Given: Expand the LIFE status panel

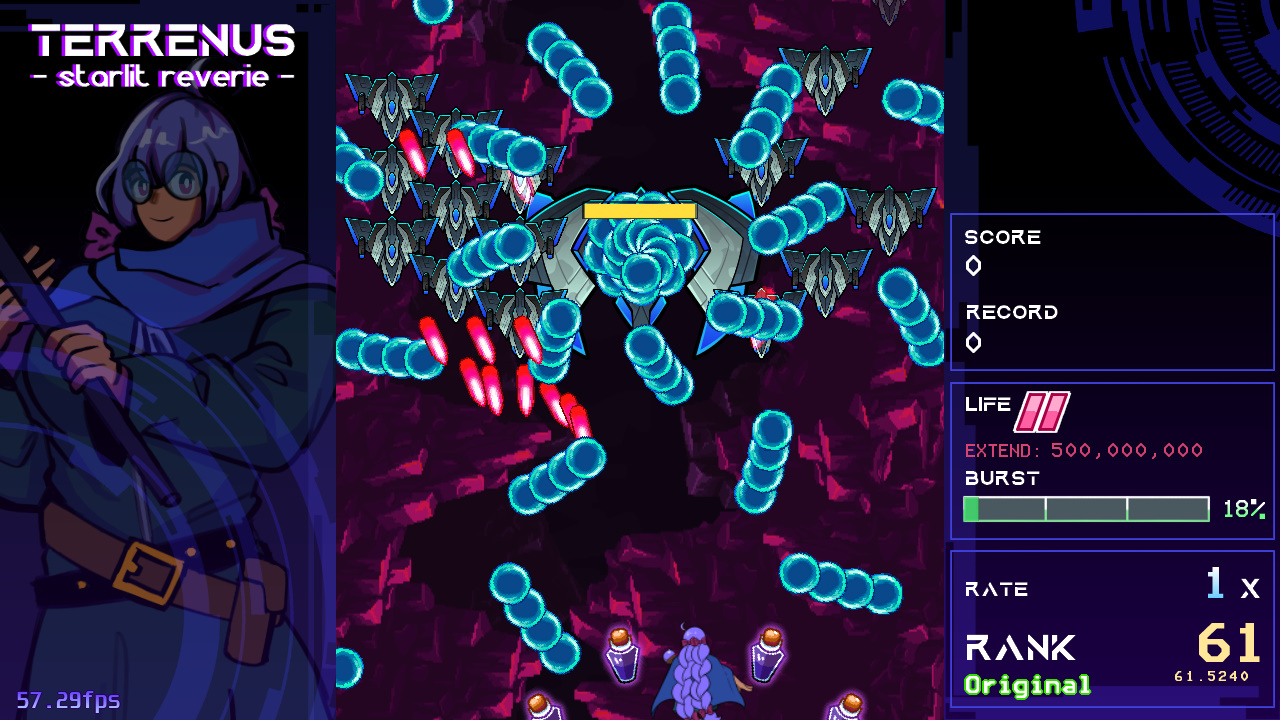Looking at the screenshot, I should 1112,460.
